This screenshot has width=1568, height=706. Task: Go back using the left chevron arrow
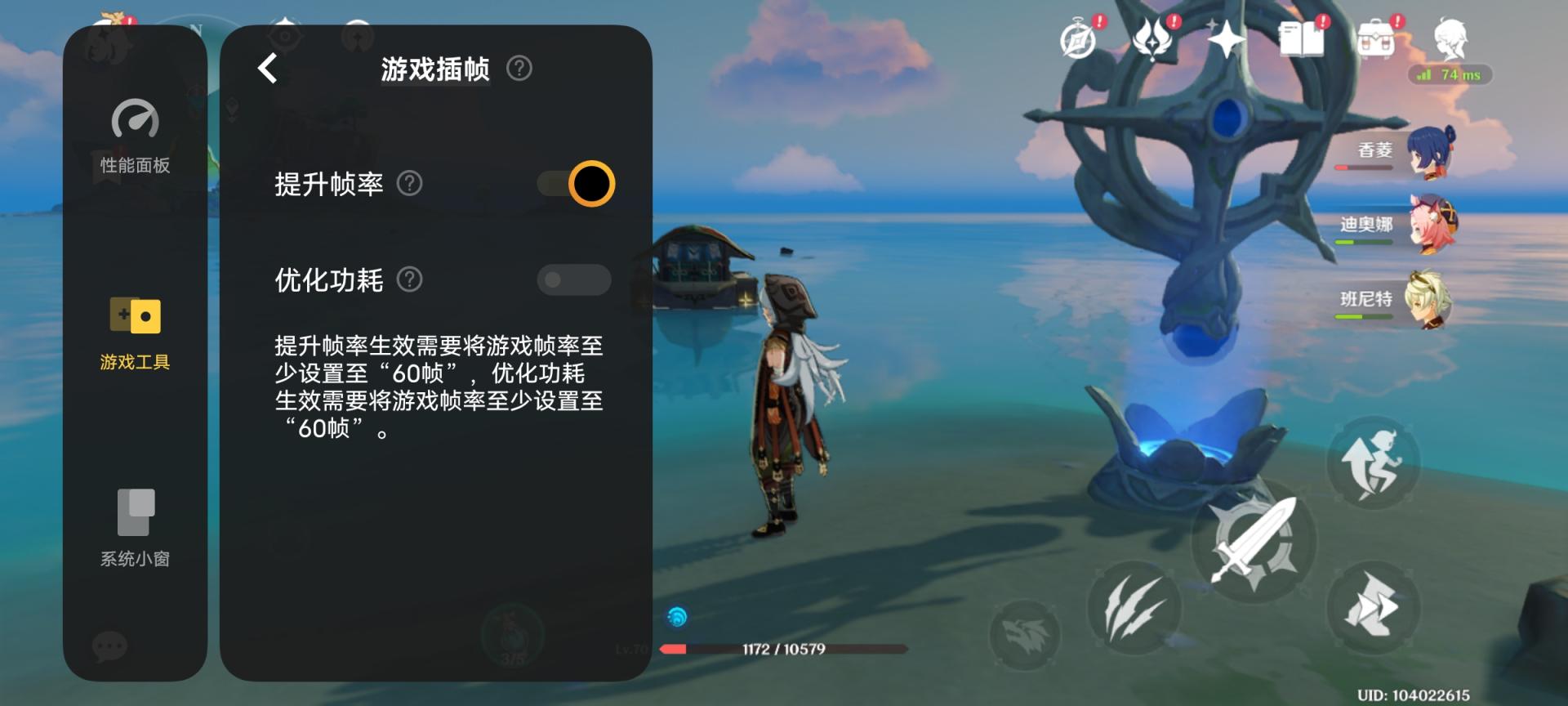tap(266, 69)
